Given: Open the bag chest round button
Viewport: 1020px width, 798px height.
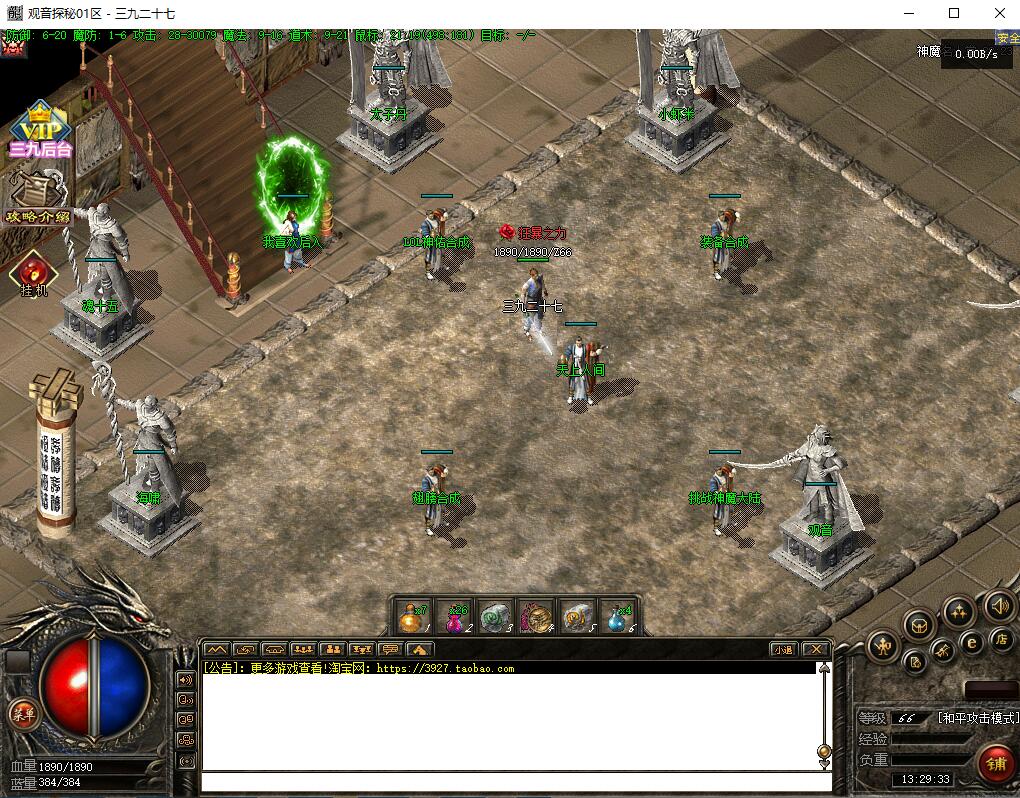Looking at the screenshot, I should (919, 626).
